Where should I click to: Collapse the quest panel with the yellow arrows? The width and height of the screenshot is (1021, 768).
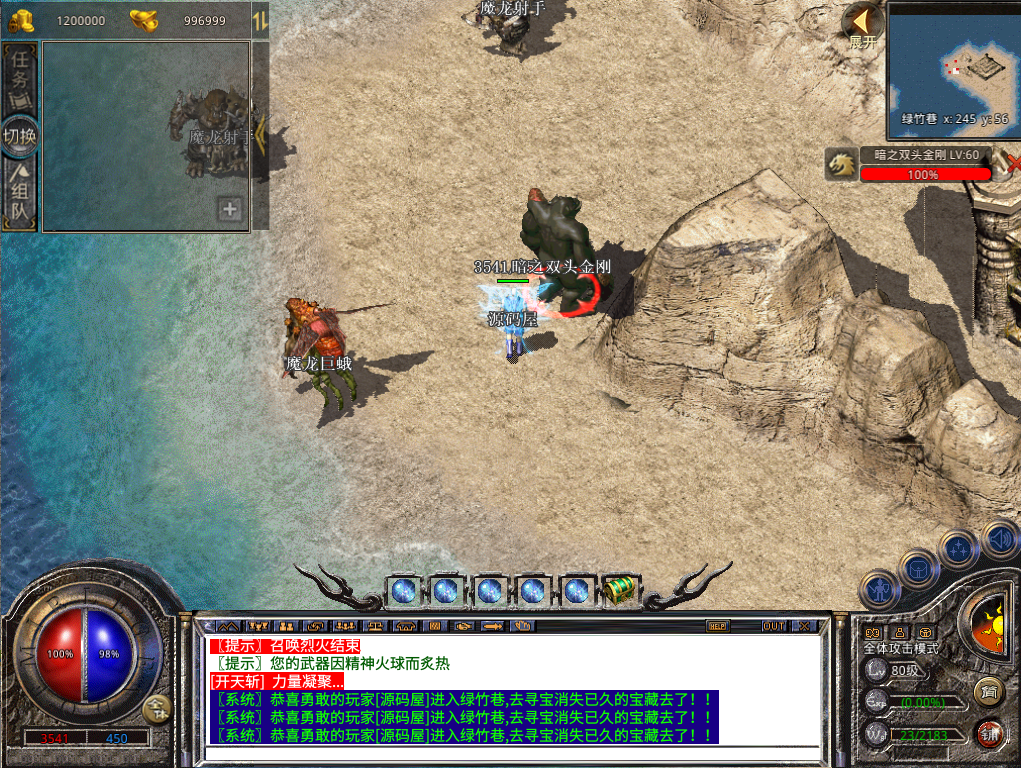coord(261,134)
